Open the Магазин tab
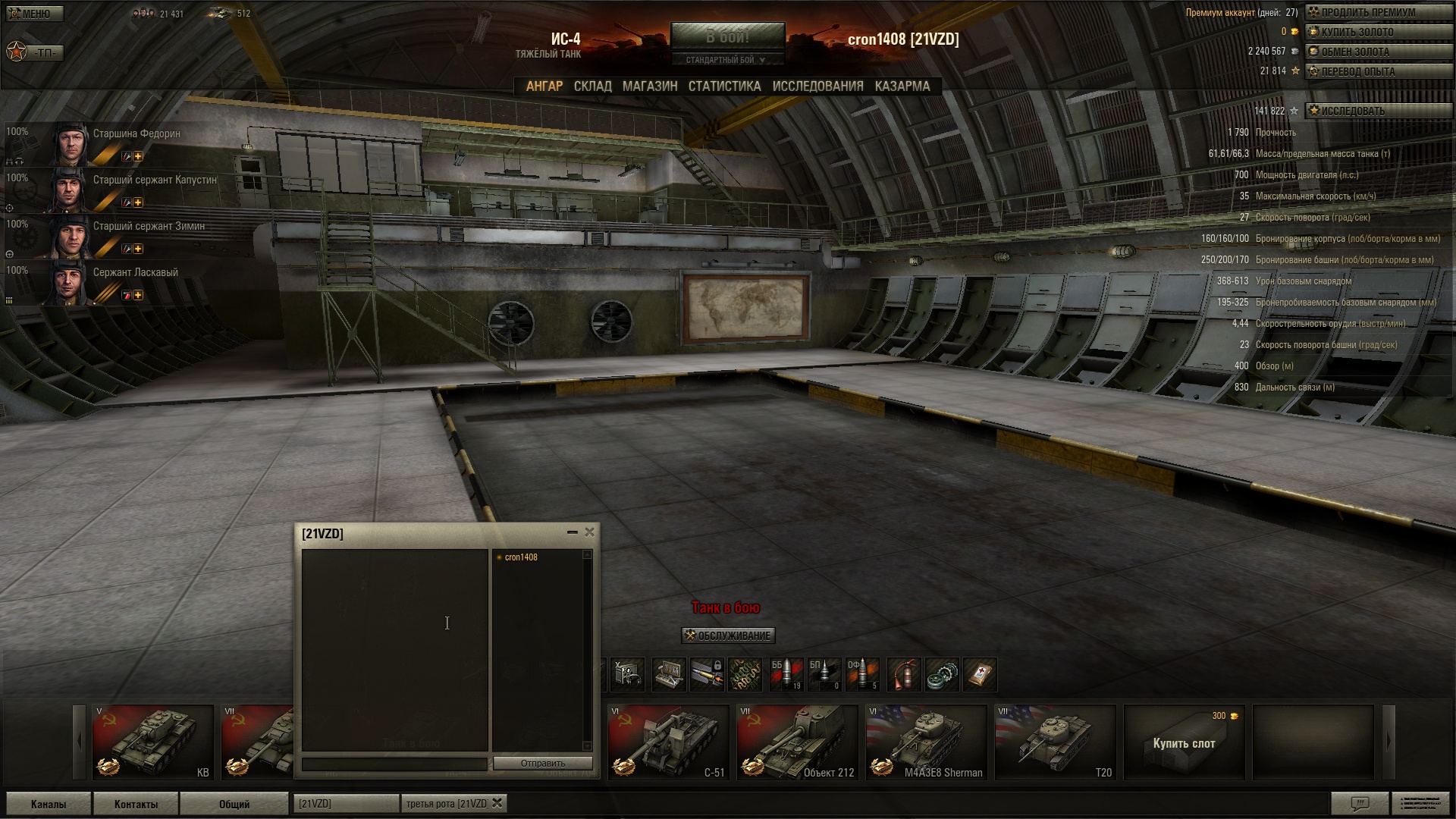 pyautogui.click(x=650, y=86)
